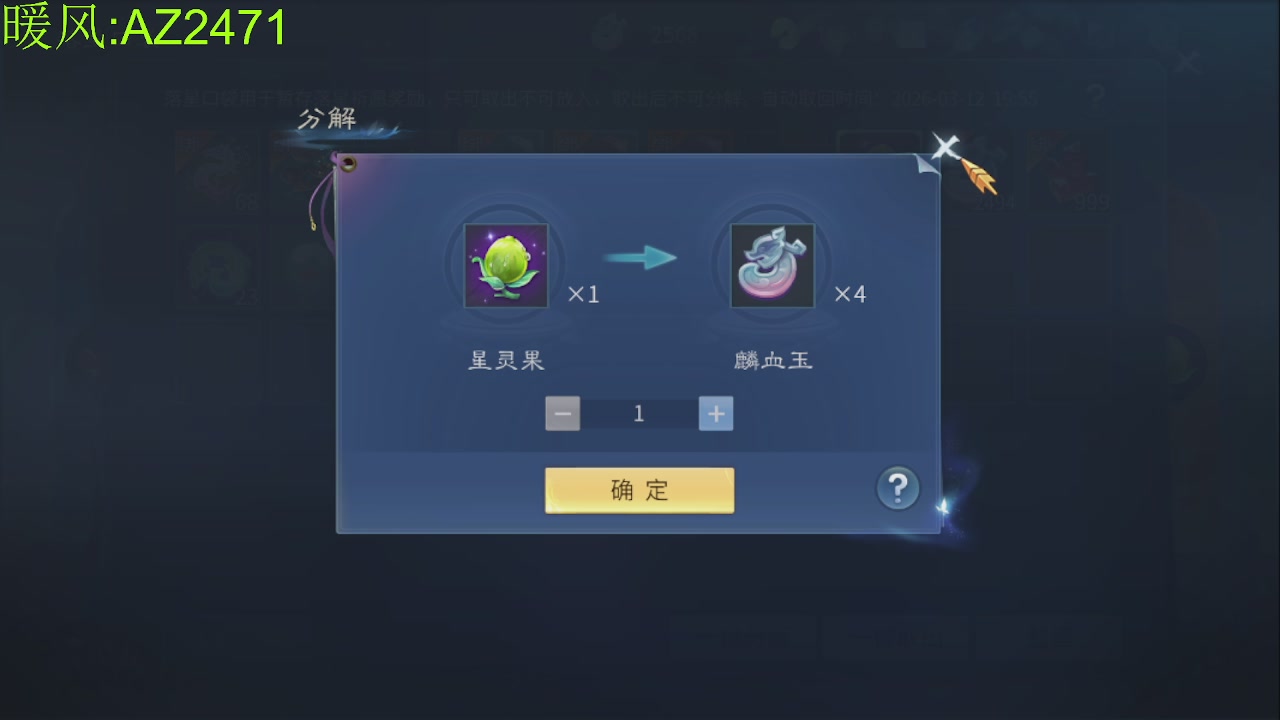Increase quantity with the plus button
Screen dimensions: 1280x720
(717, 412)
